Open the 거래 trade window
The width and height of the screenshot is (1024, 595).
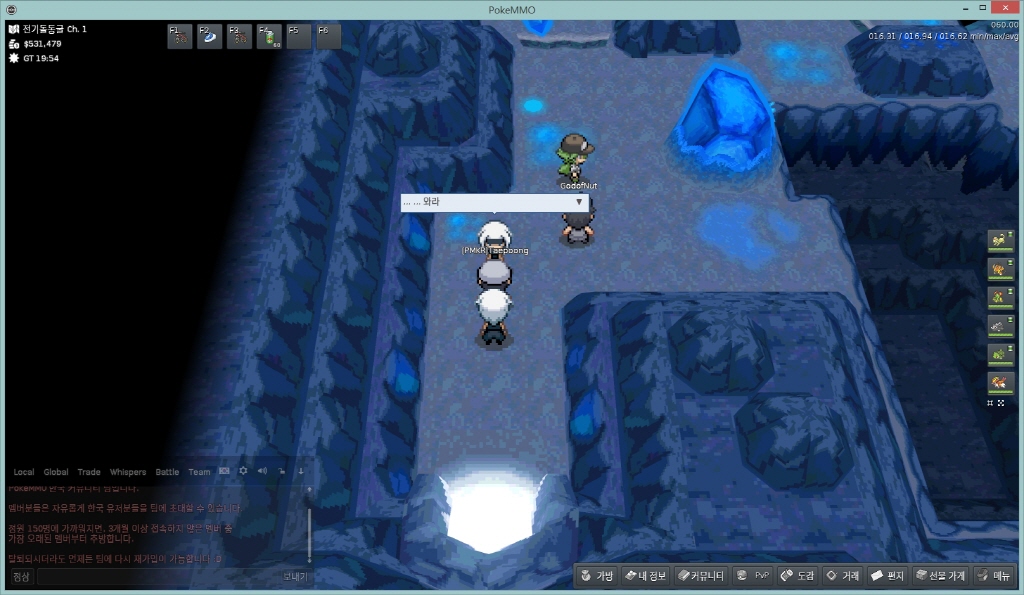(x=843, y=576)
